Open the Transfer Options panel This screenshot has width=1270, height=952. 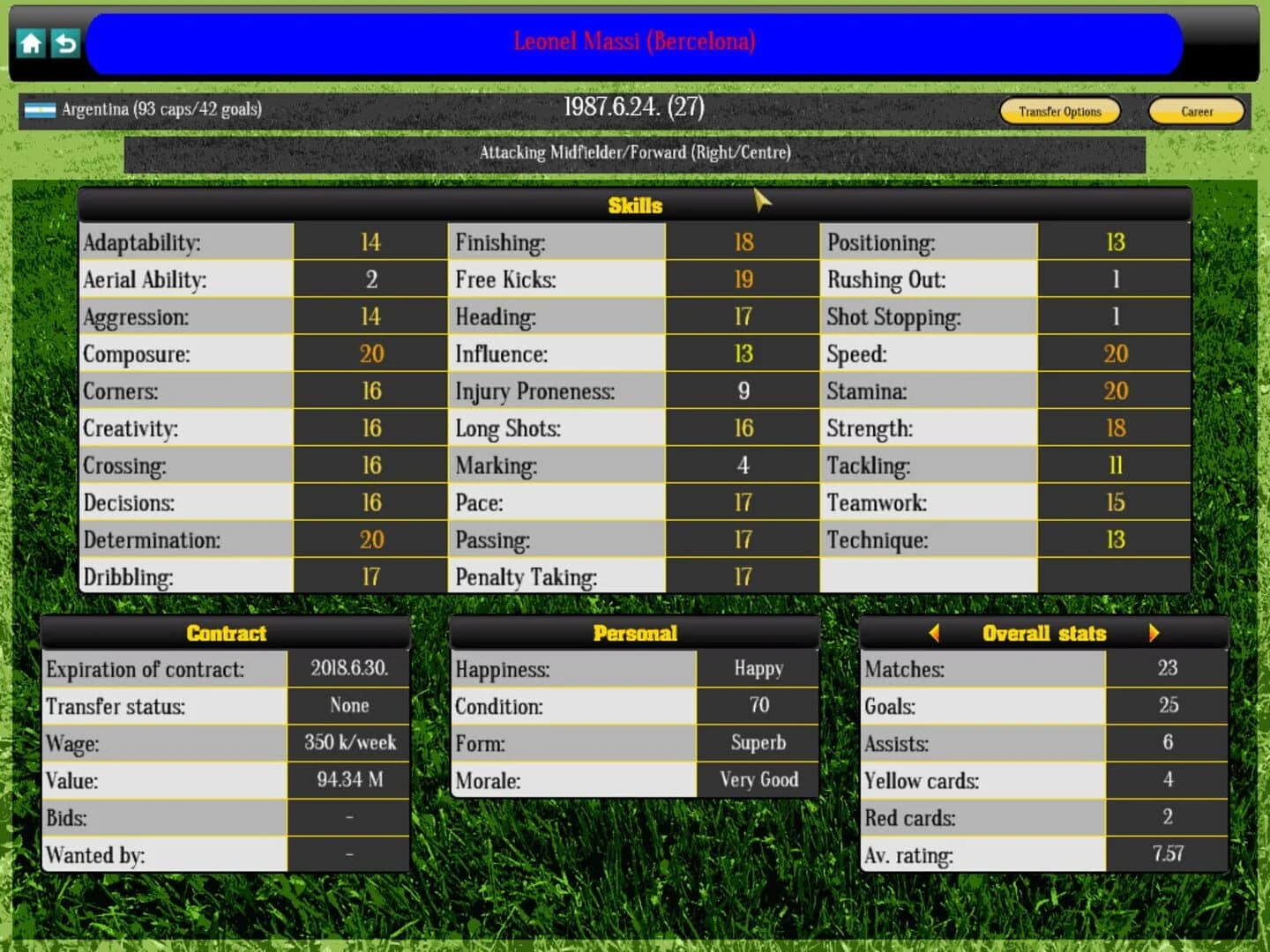[x=1059, y=112]
